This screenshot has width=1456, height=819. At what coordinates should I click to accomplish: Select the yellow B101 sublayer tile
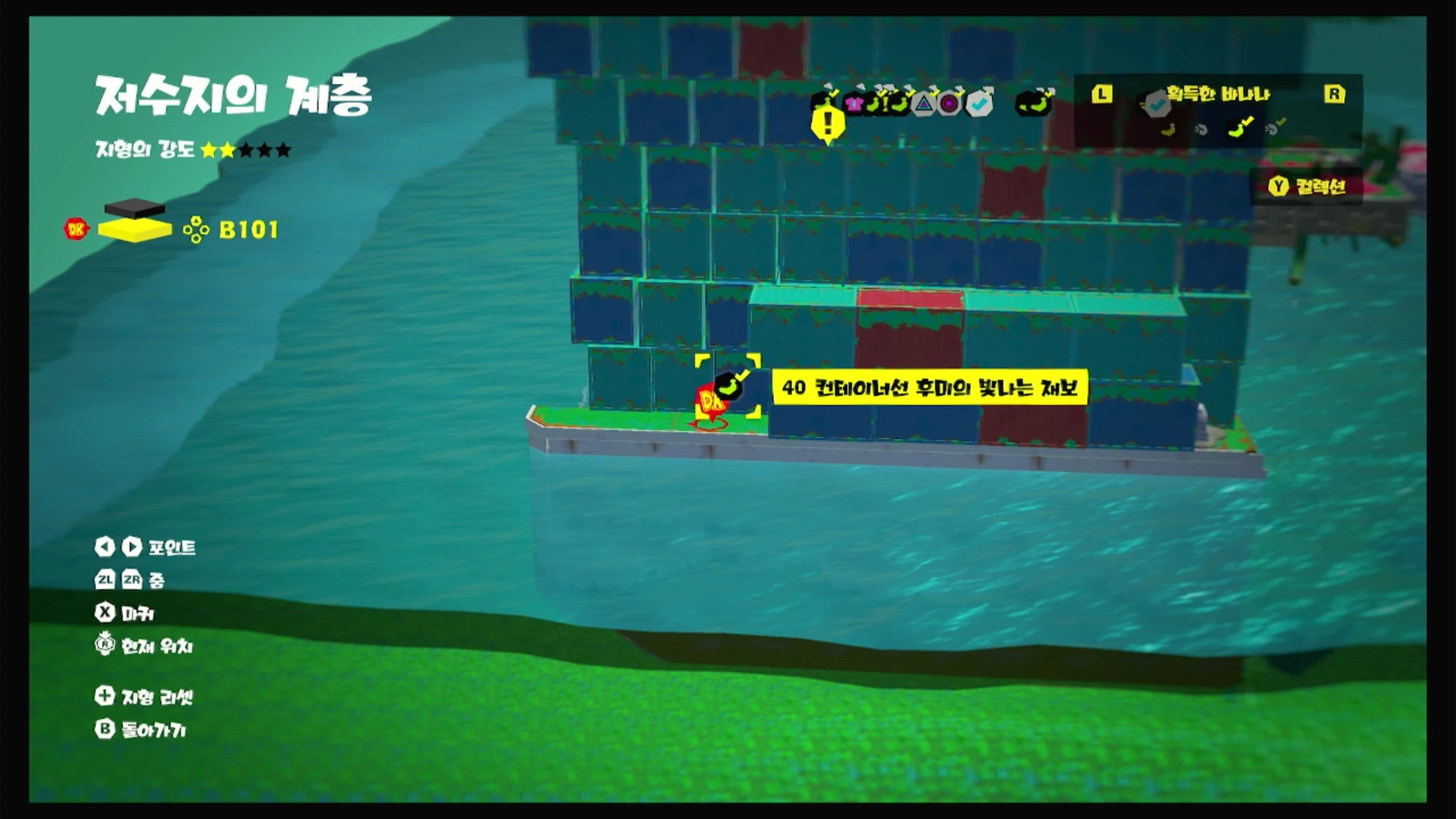pos(135,230)
